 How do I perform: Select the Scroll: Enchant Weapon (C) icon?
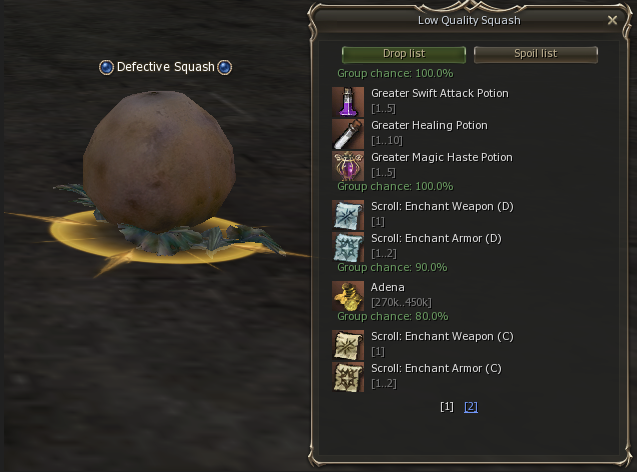[348, 344]
